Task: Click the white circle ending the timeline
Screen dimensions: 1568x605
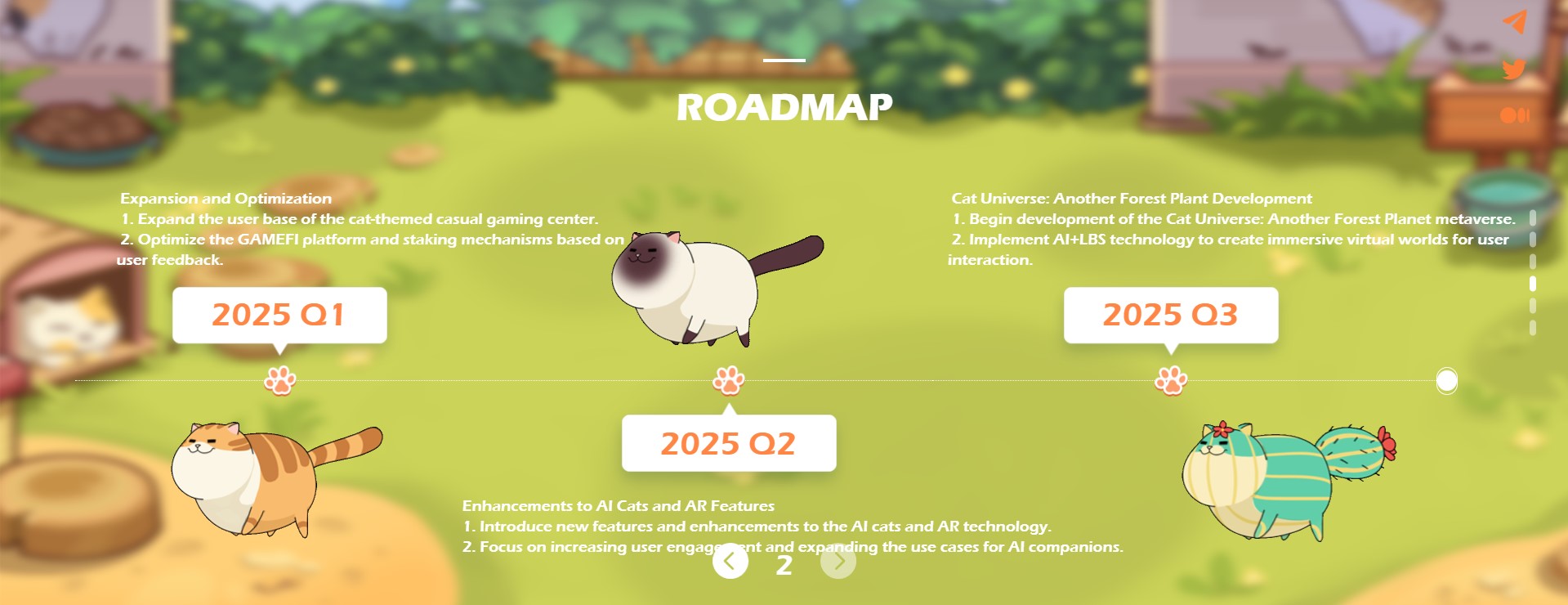Action: 1446,381
